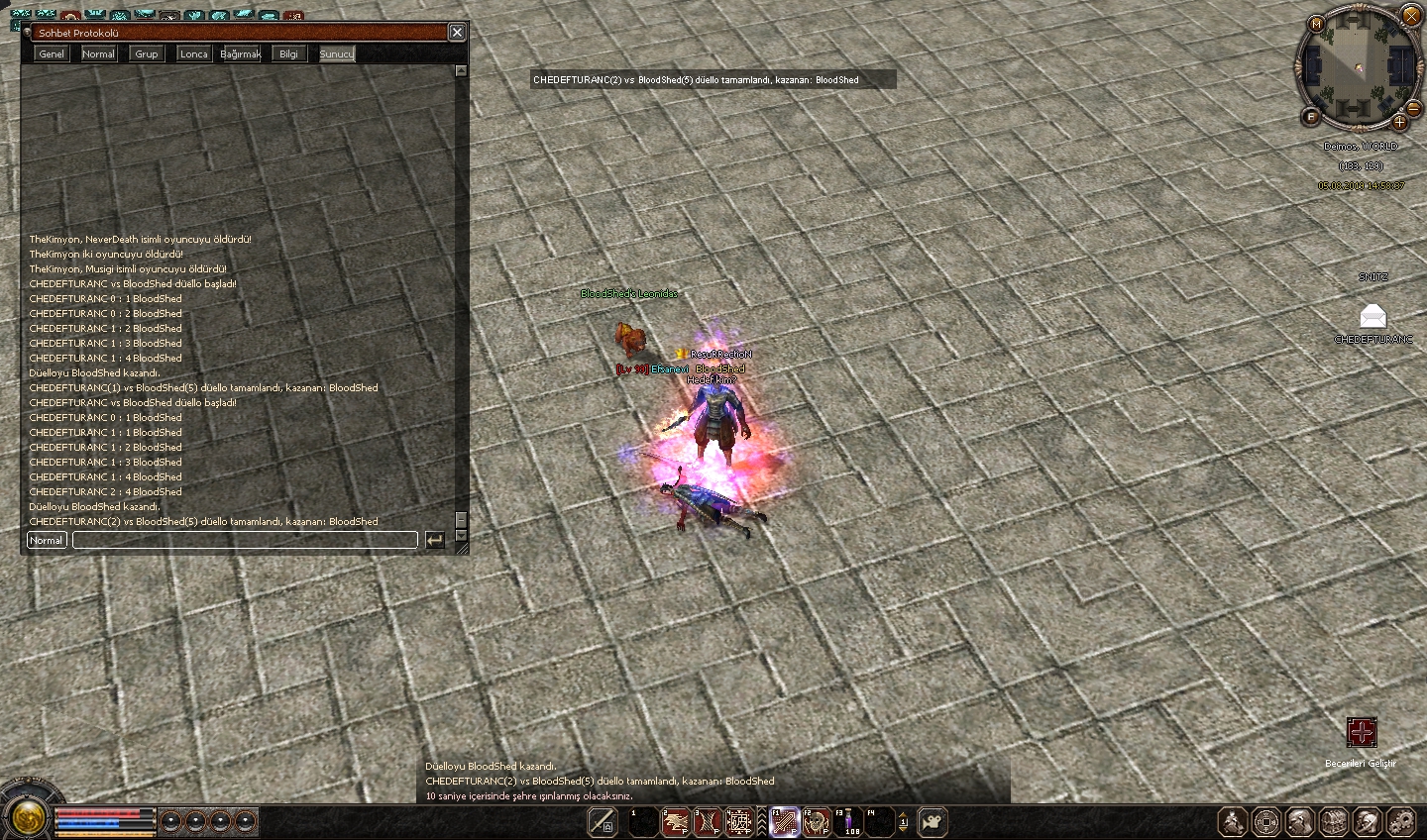
Task: Switch to the Bilgi tab
Action: 288,54
